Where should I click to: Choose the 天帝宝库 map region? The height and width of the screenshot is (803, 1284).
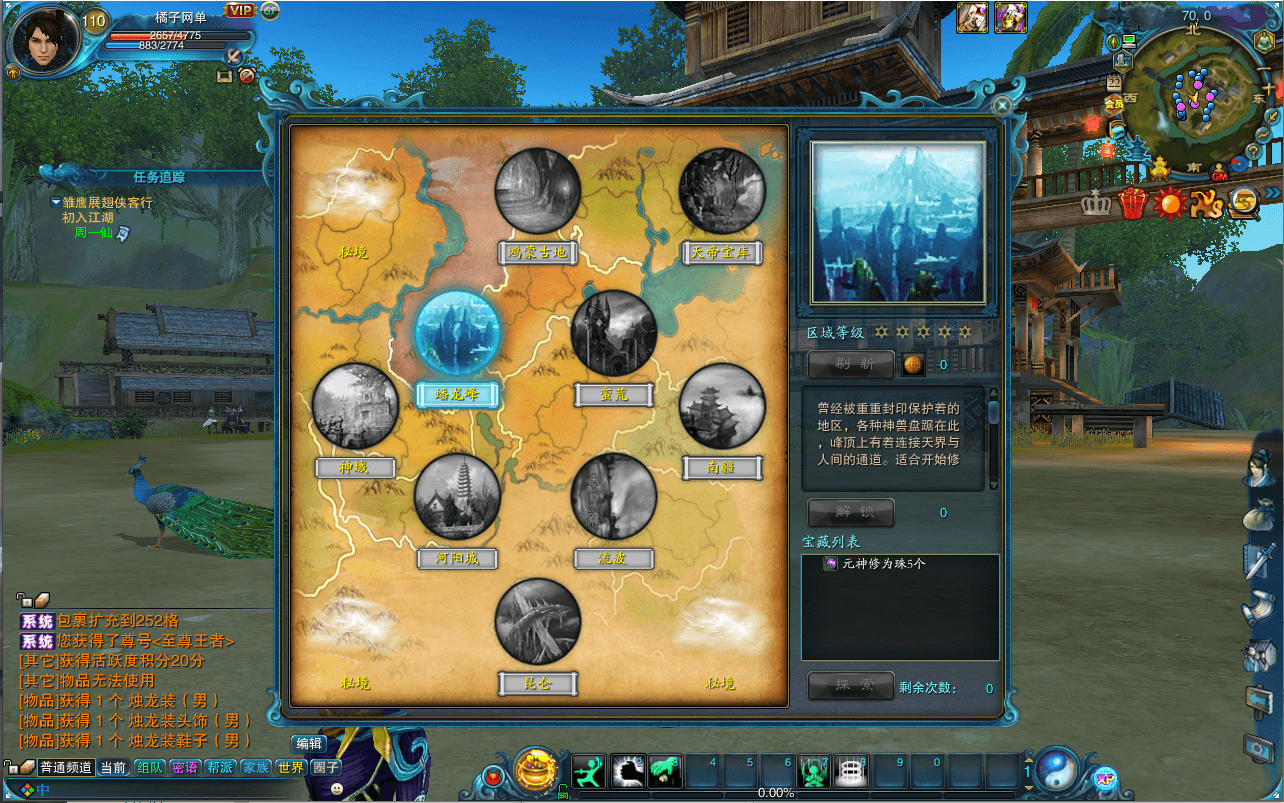coord(722,191)
